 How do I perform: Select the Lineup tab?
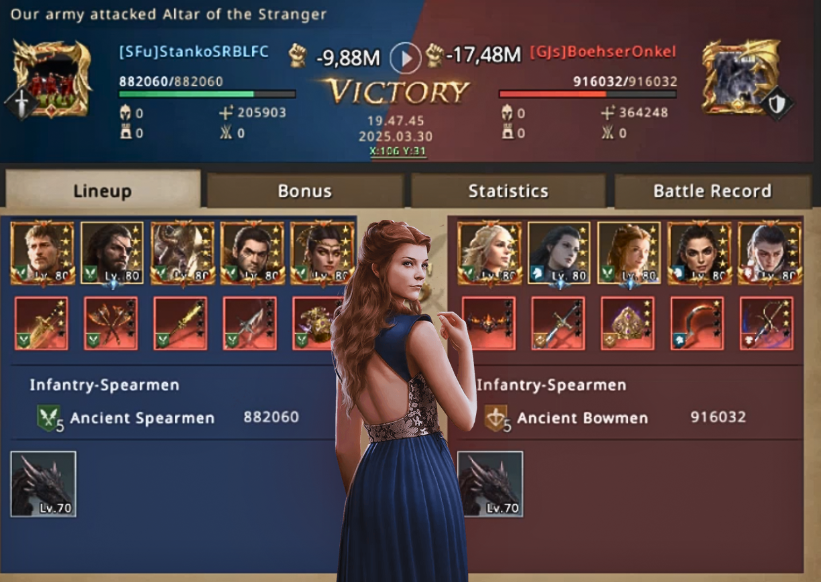click(102, 190)
